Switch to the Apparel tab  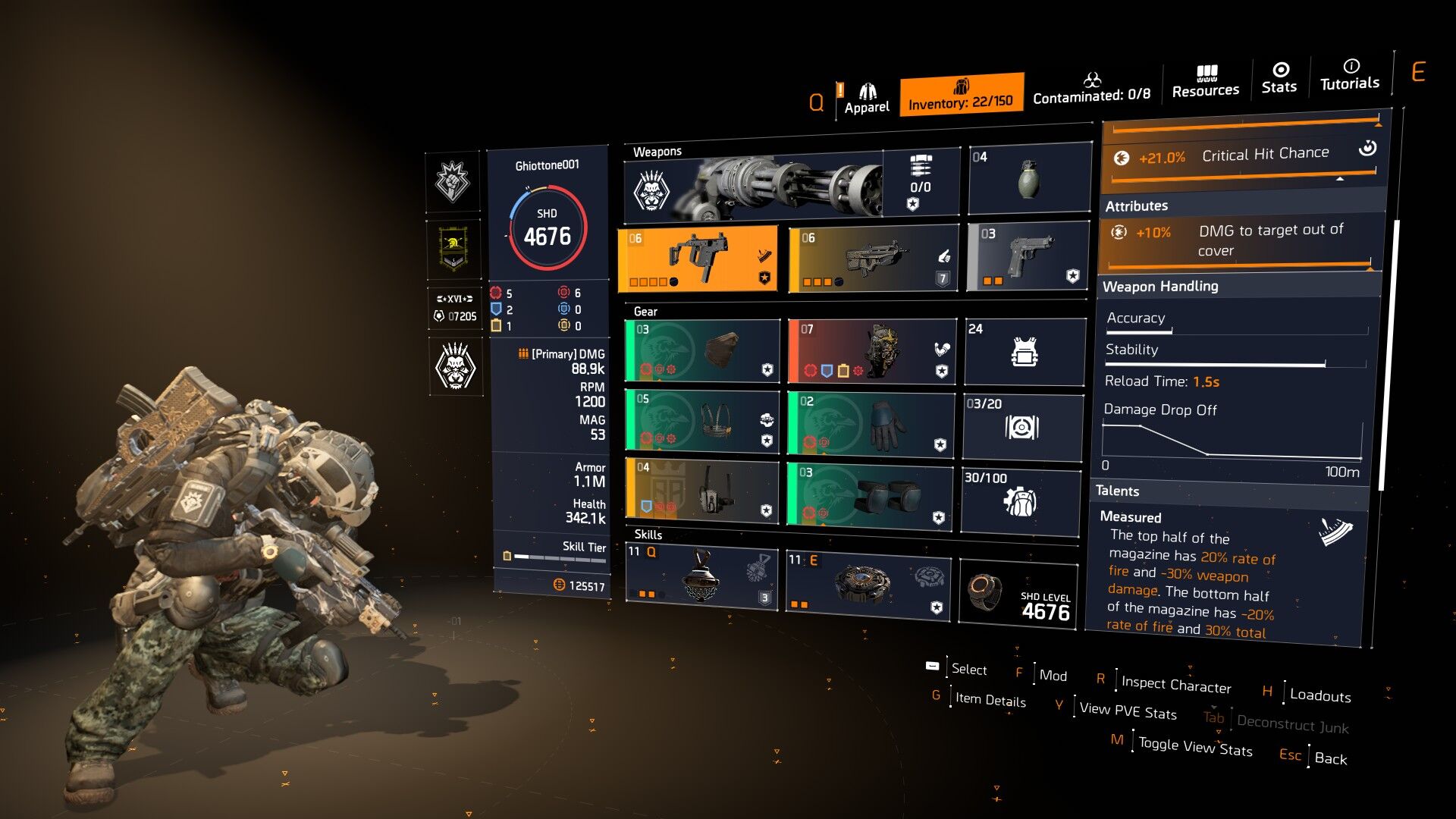[x=867, y=99]
